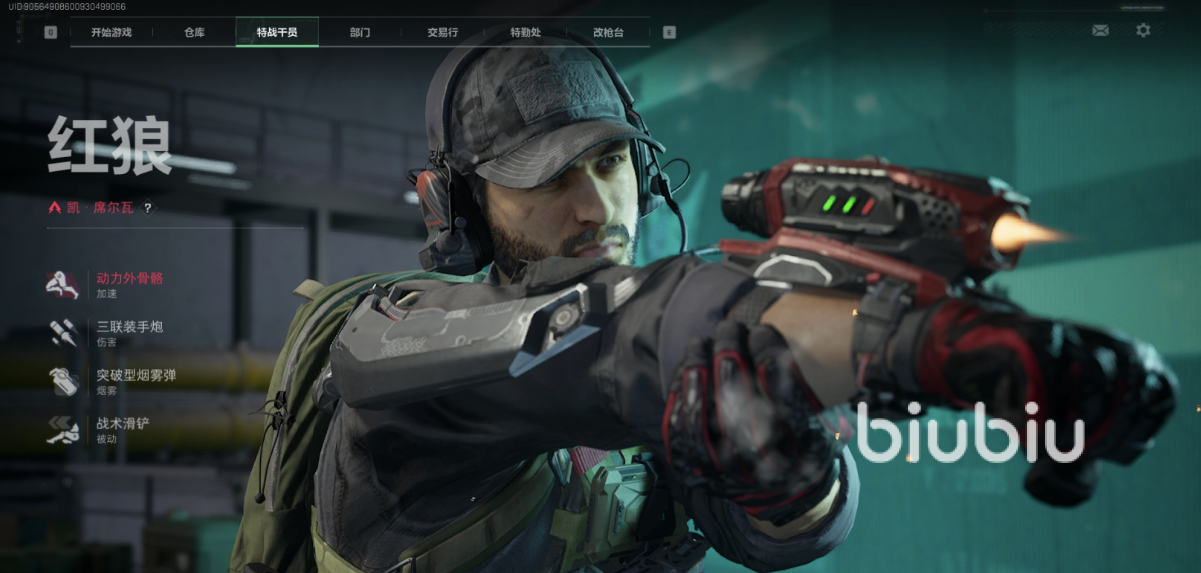Switch to the 特勤处 tab
This screenshot has width=1201, height=573.
pos(525,32)
